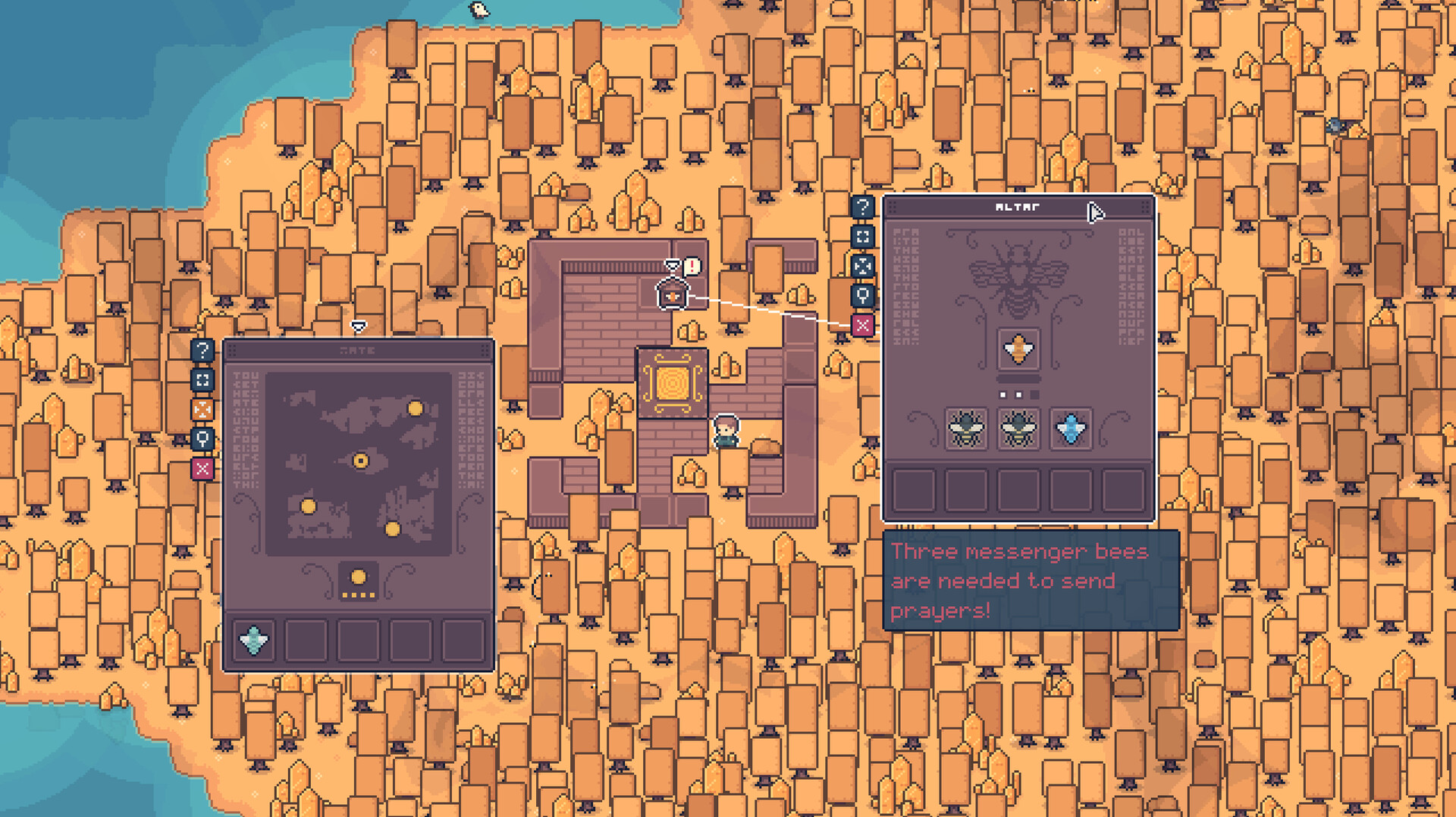Image resolution: width=1456 pixels, height=817 pixels.
Task: Select the fullscreen icon on the Gate panel
Action: [202, 378]
